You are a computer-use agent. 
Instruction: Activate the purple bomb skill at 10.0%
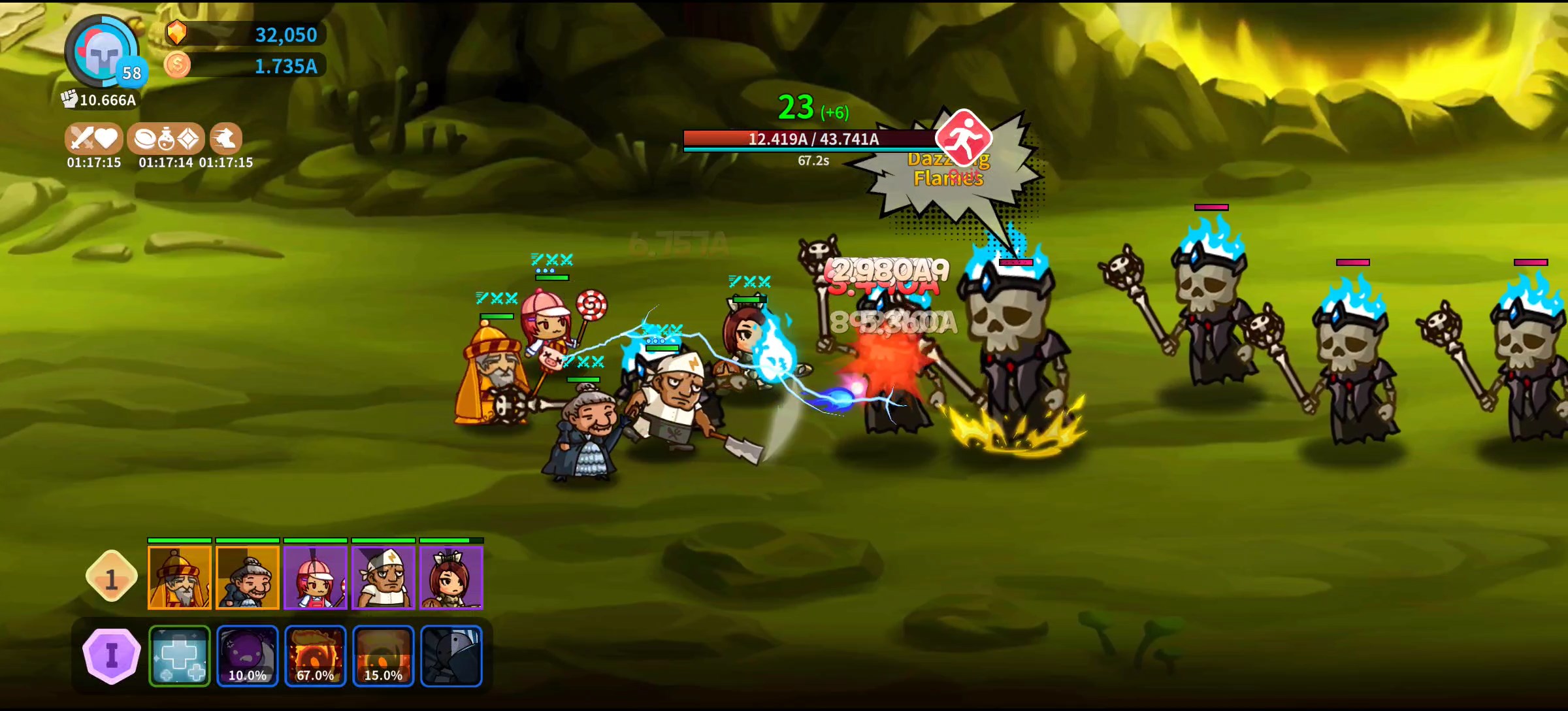248,656
